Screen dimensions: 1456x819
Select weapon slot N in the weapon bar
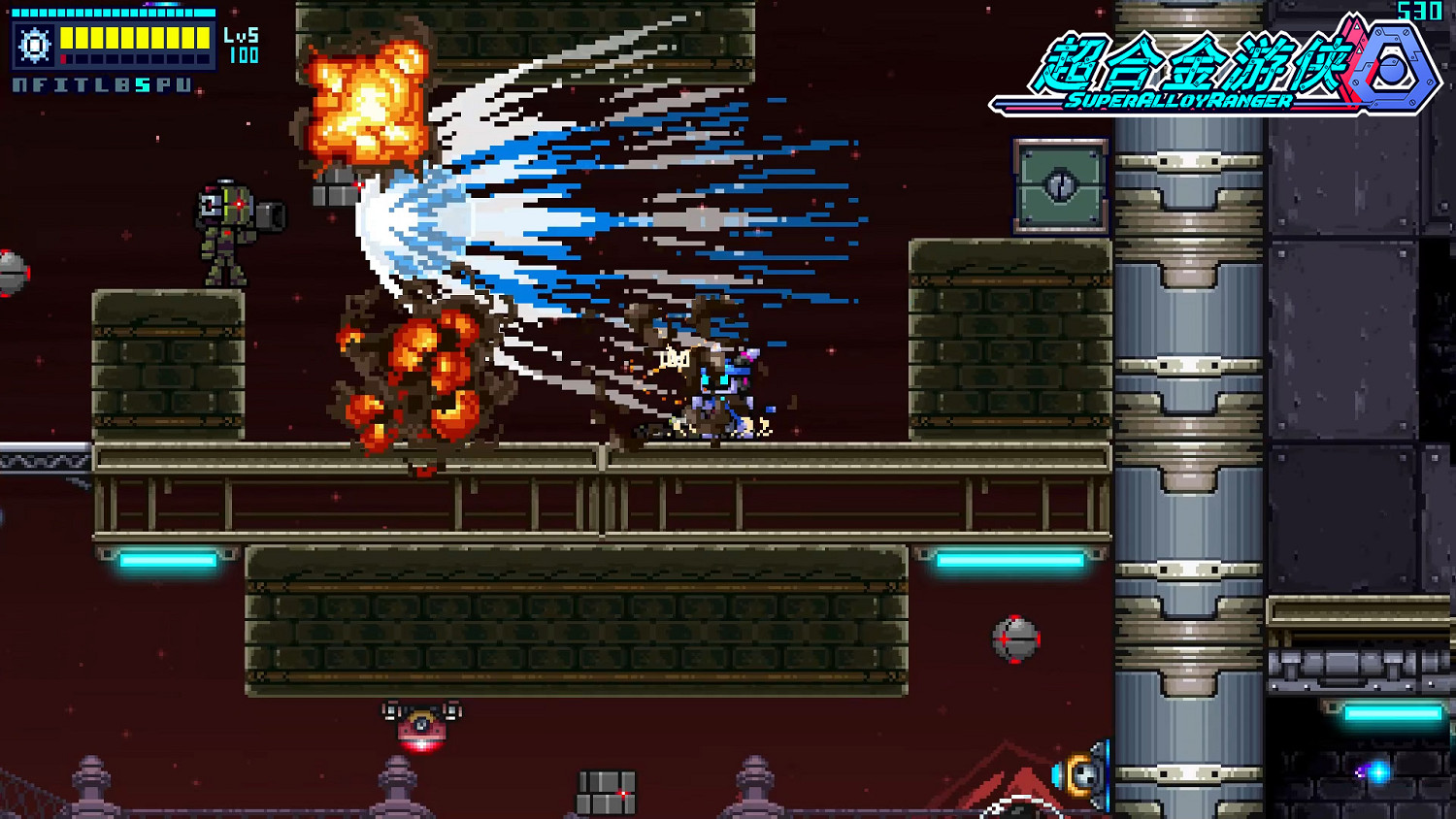pyautogui.click(x=18, y=84)
